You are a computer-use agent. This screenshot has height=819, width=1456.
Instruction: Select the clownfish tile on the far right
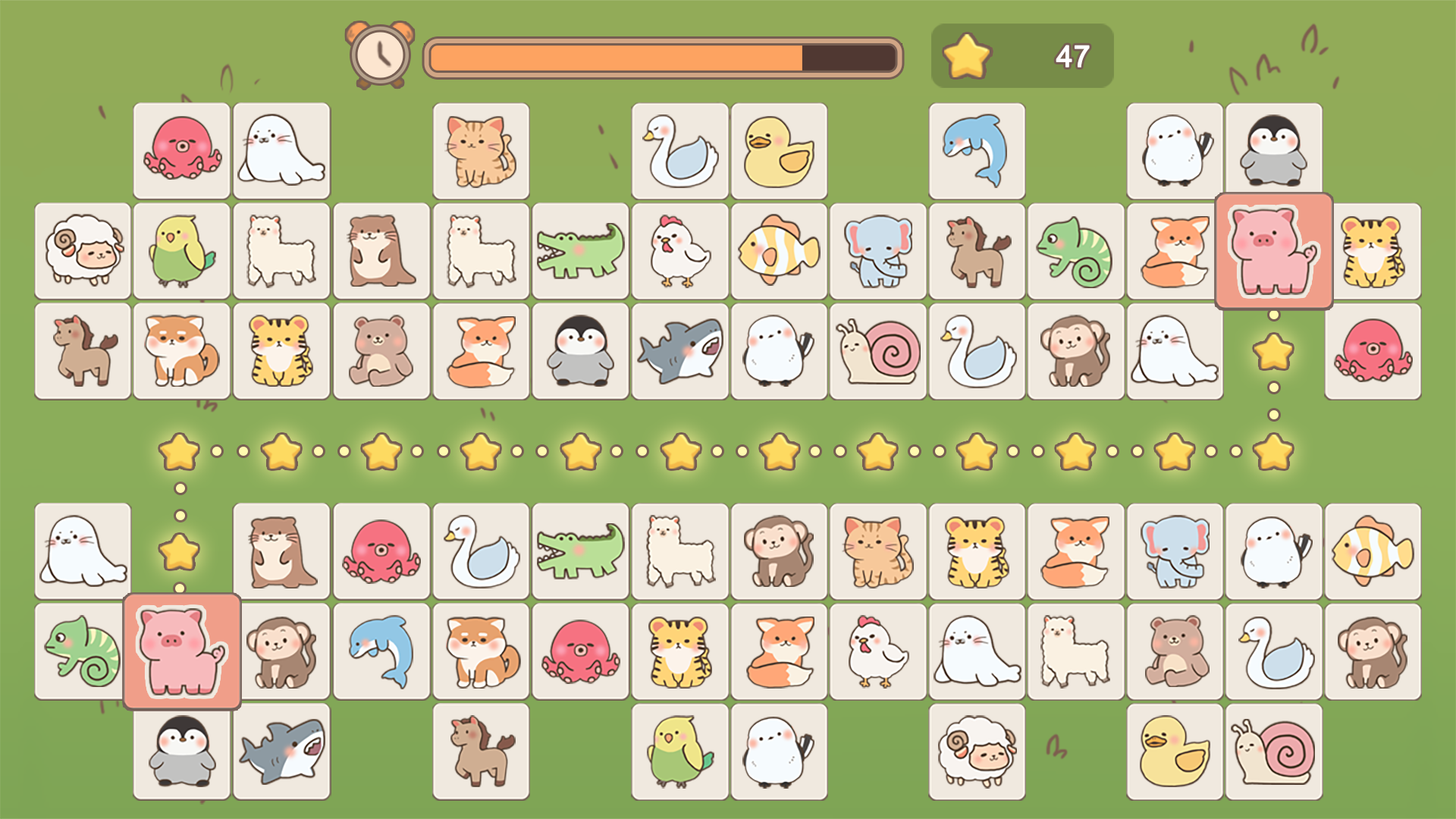tap(1373, 551)
